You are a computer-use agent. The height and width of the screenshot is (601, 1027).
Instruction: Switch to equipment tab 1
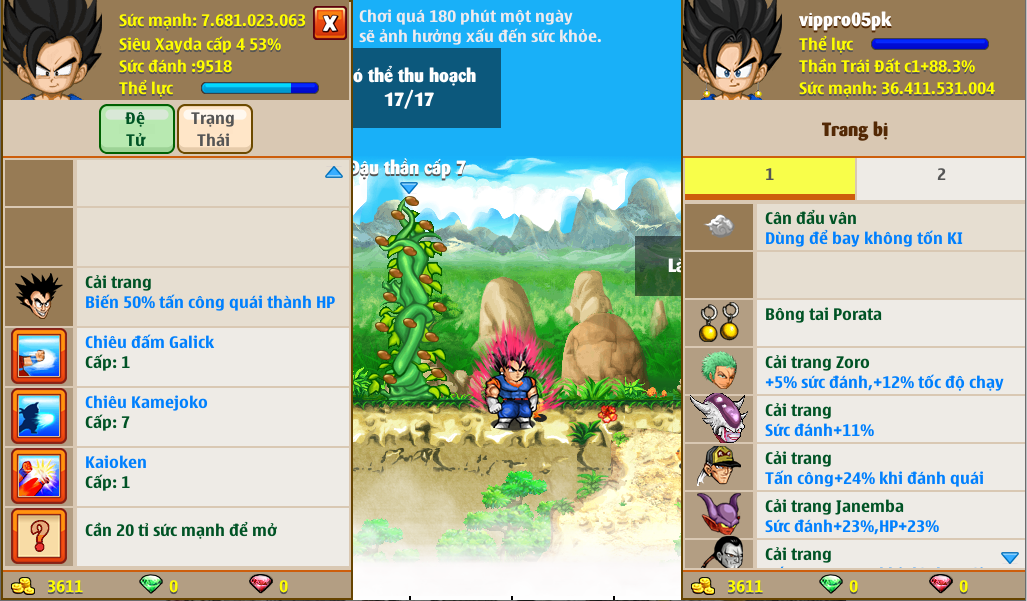click(x=769, y=176)
